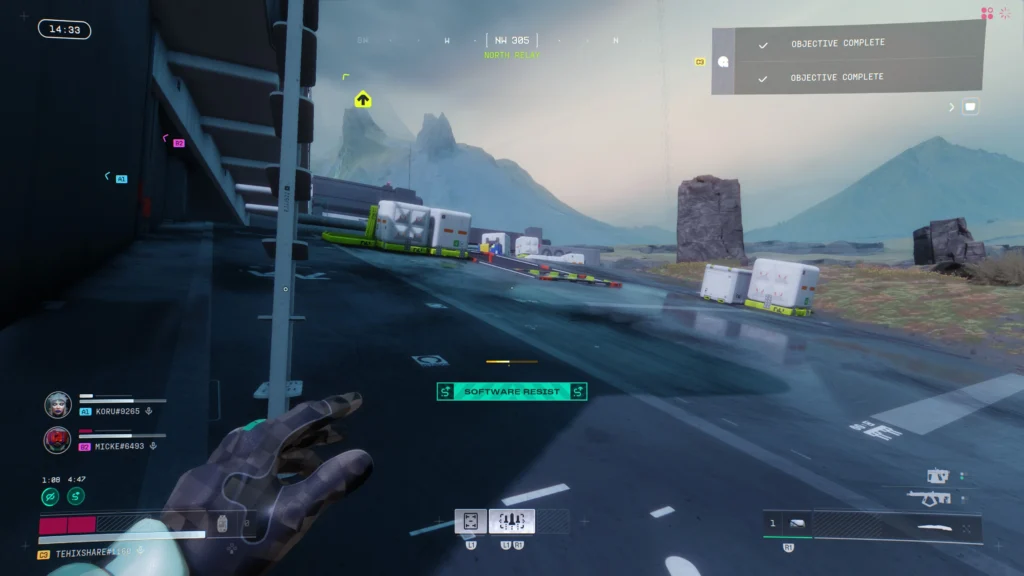Click the NW 305 compass heading
The width and height of the screenshot is (1024, 576).
(511, 41)
